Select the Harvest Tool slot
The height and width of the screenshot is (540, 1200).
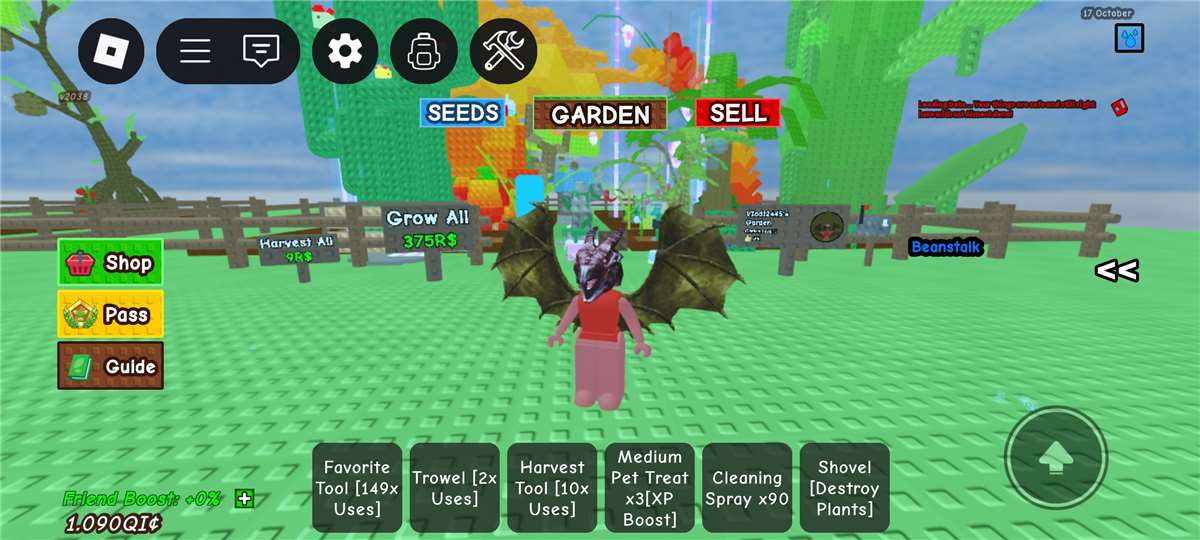point(552,488)
